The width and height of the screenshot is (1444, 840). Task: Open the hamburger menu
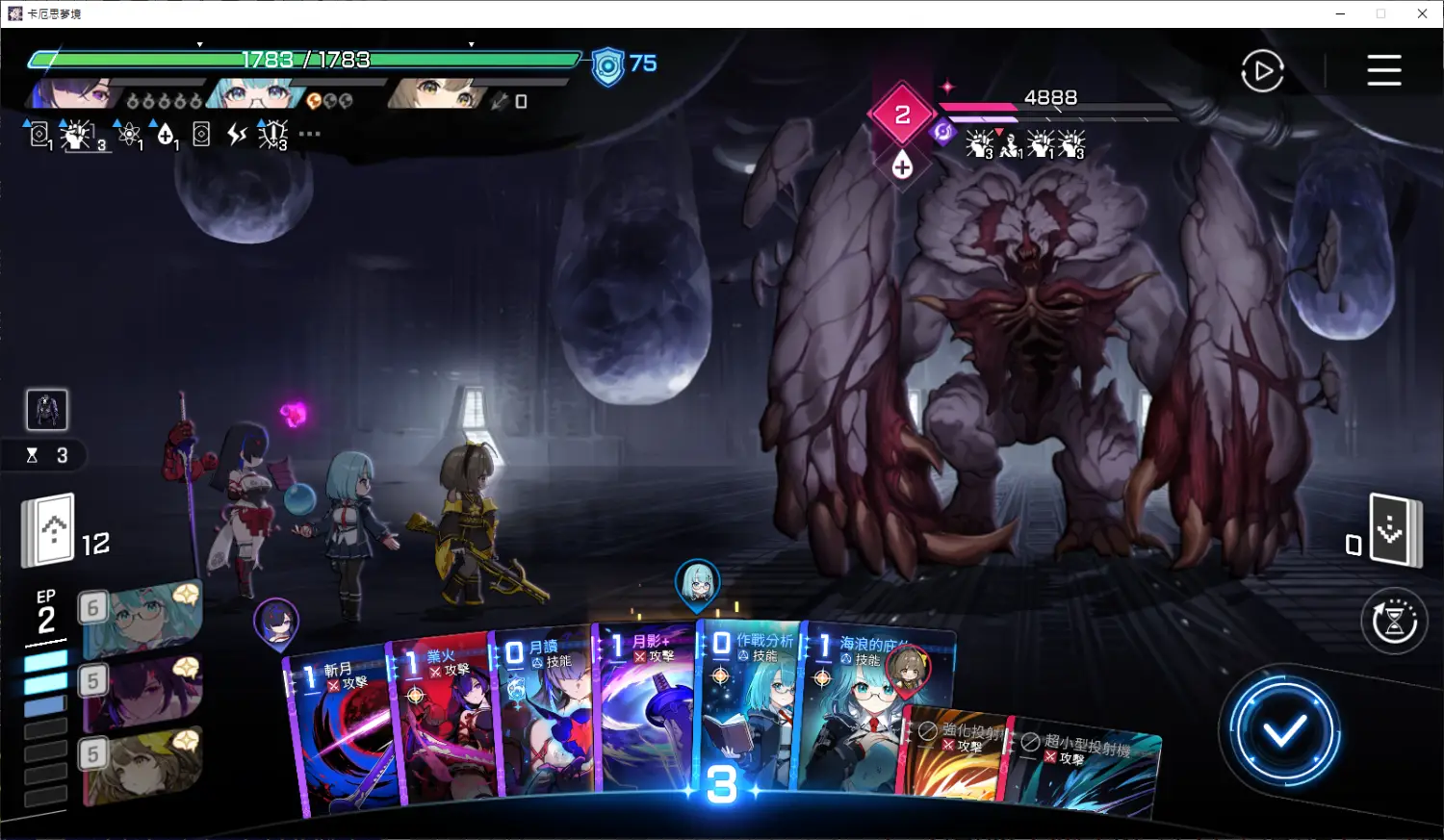(x=1383, y=70)
